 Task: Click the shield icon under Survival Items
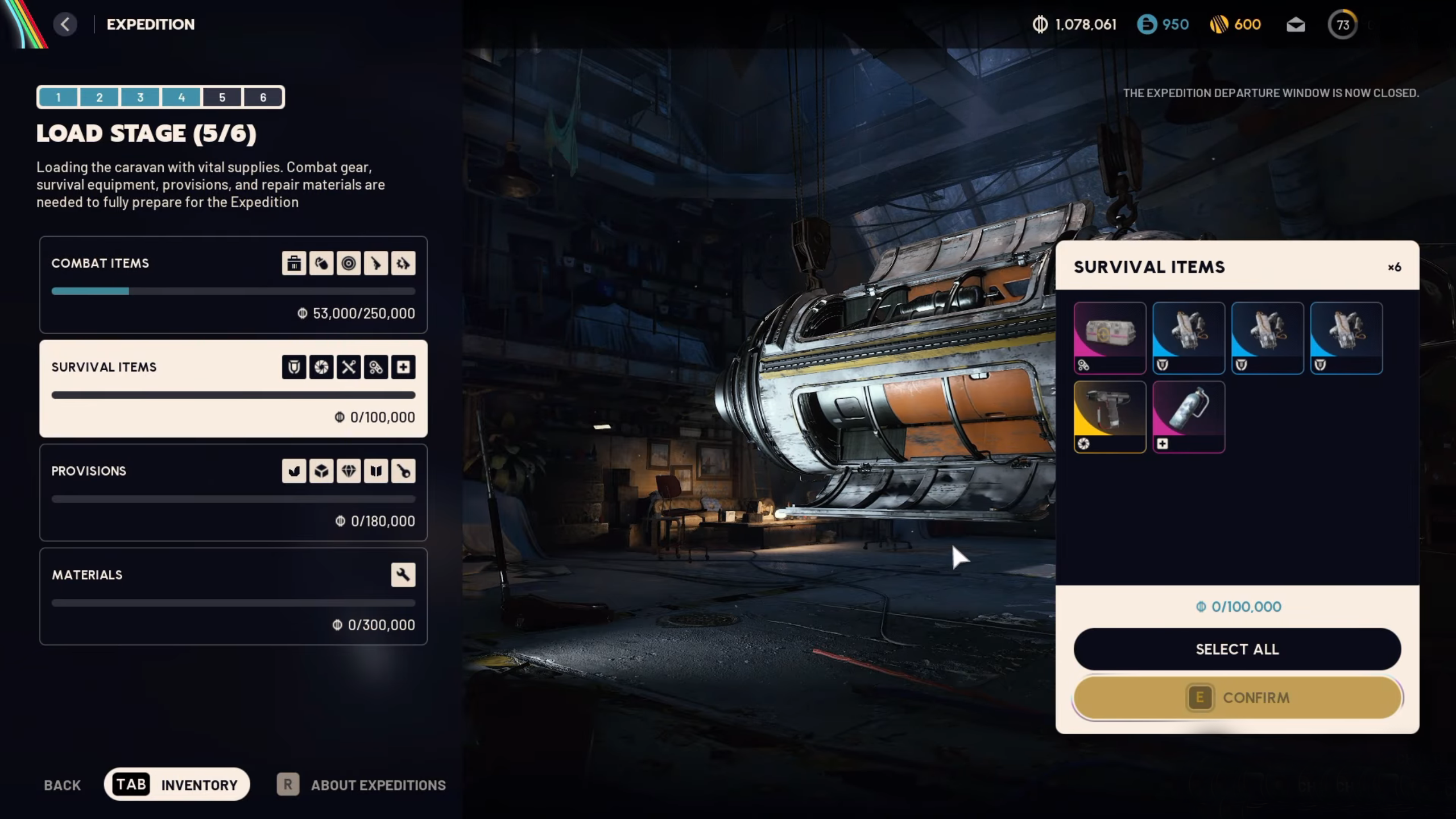[x=293, y=367]
